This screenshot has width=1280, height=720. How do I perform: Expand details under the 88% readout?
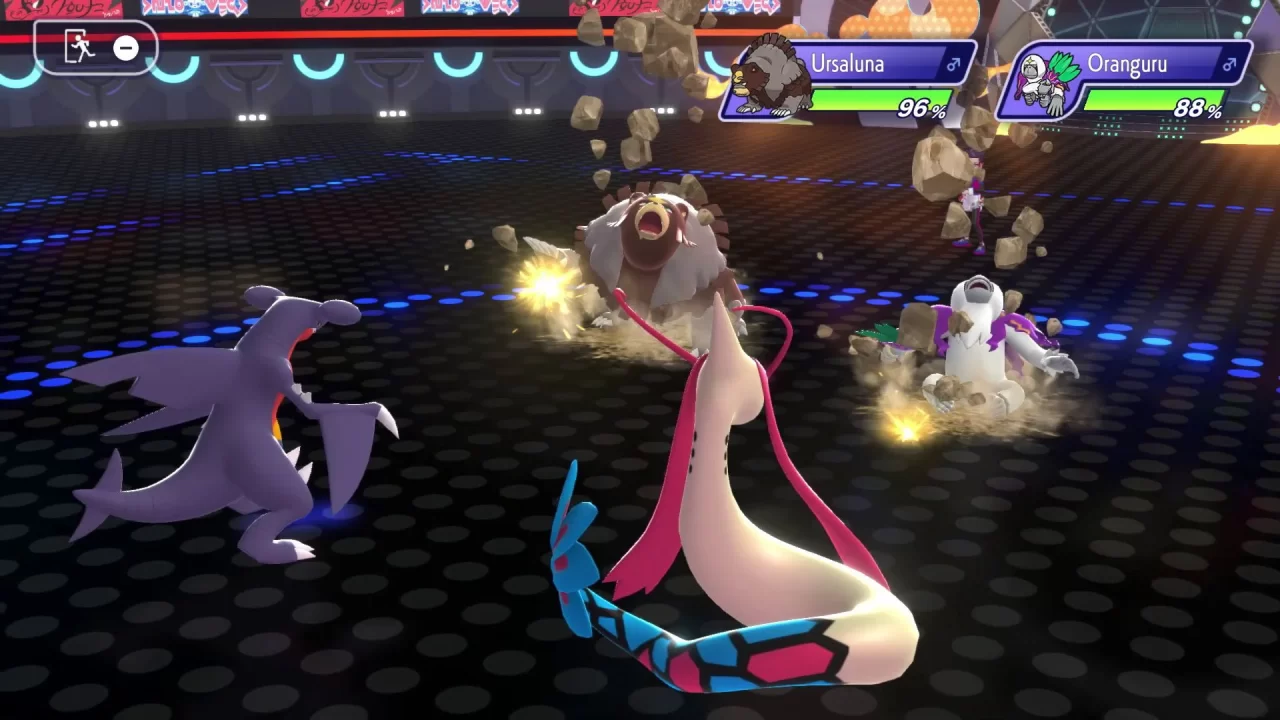tap(1200, 105)
